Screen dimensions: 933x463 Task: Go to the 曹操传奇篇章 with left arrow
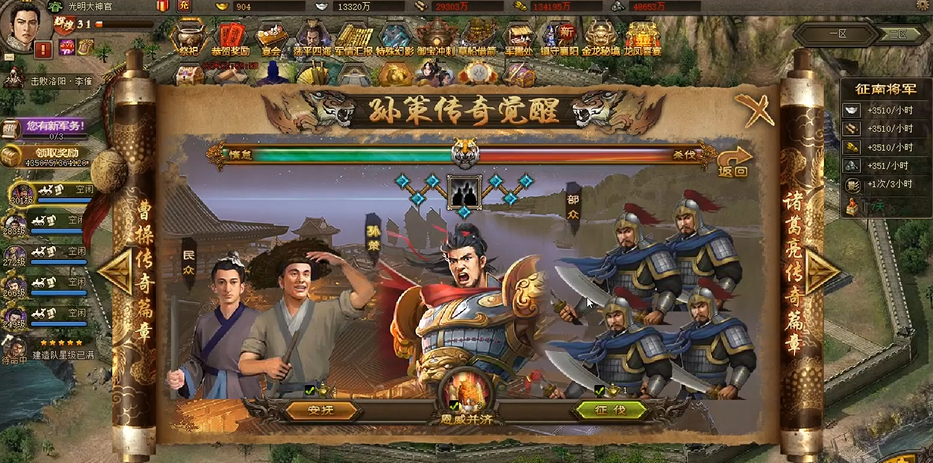118,270
